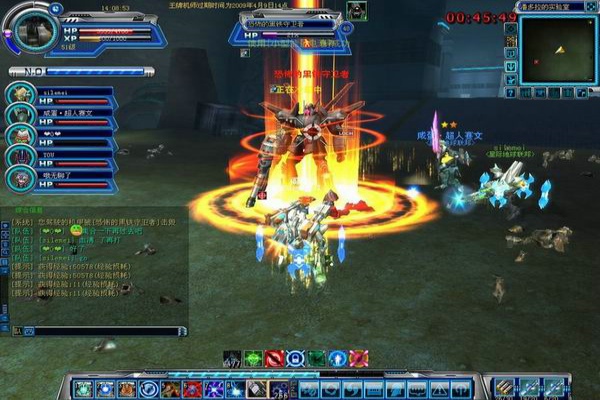600x400 pixels.
Task: Select the boss target portrait icon
Action: point(356,11)
